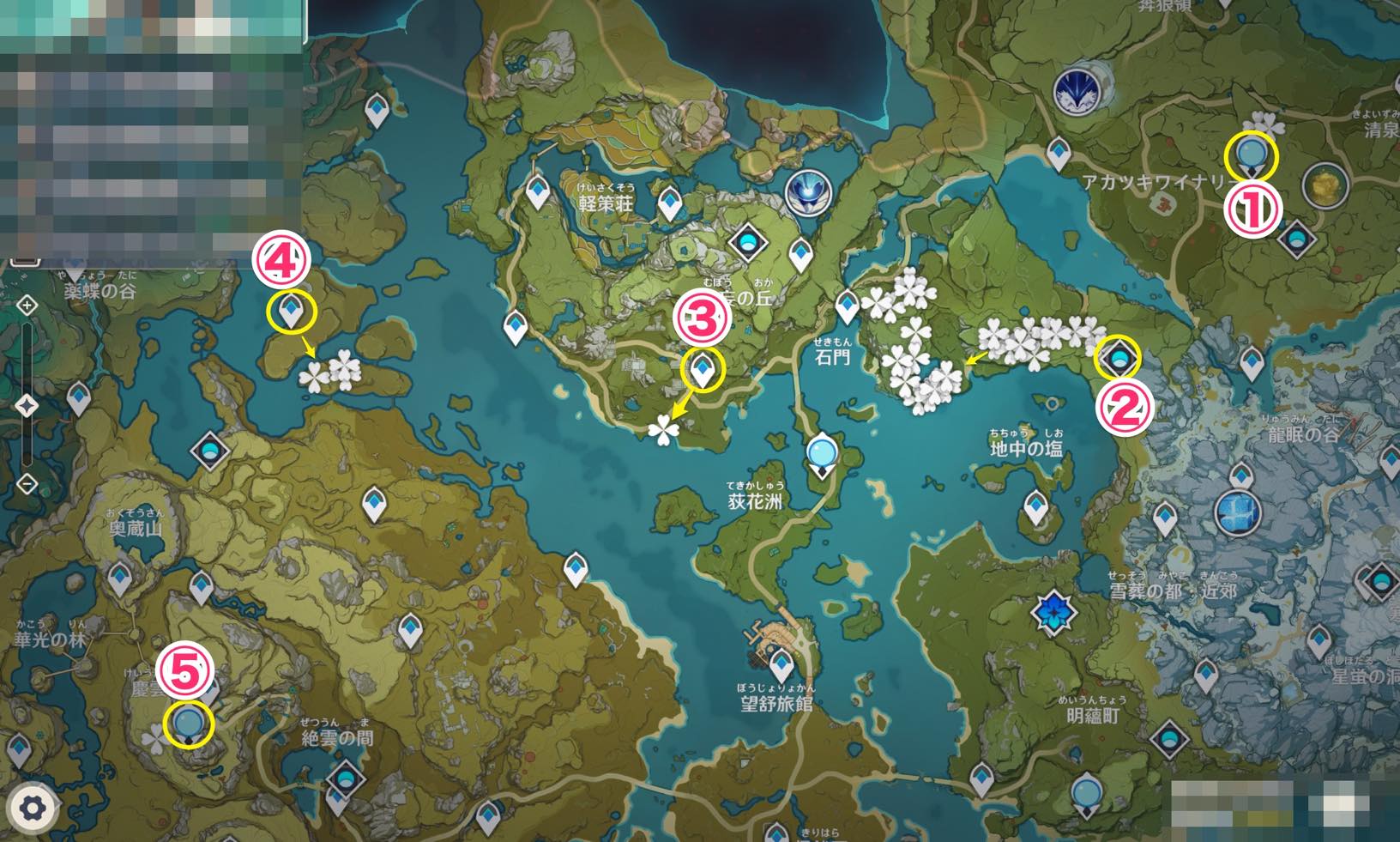Select the teleport waypoint beside 石門
Screen dimensions: 1400x842
tap(848, 306)
